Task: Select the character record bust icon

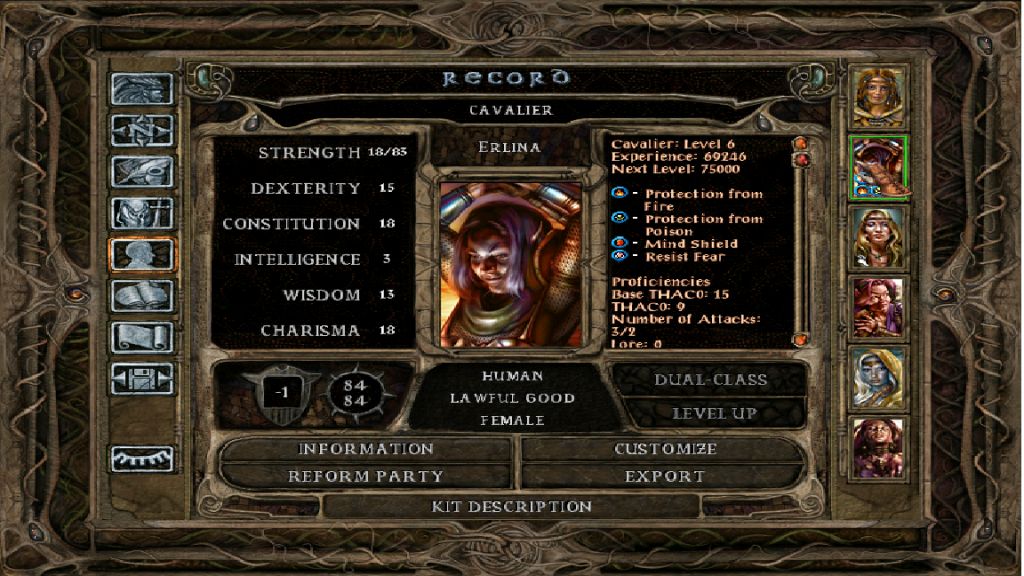Action: (x=142, y=254)
